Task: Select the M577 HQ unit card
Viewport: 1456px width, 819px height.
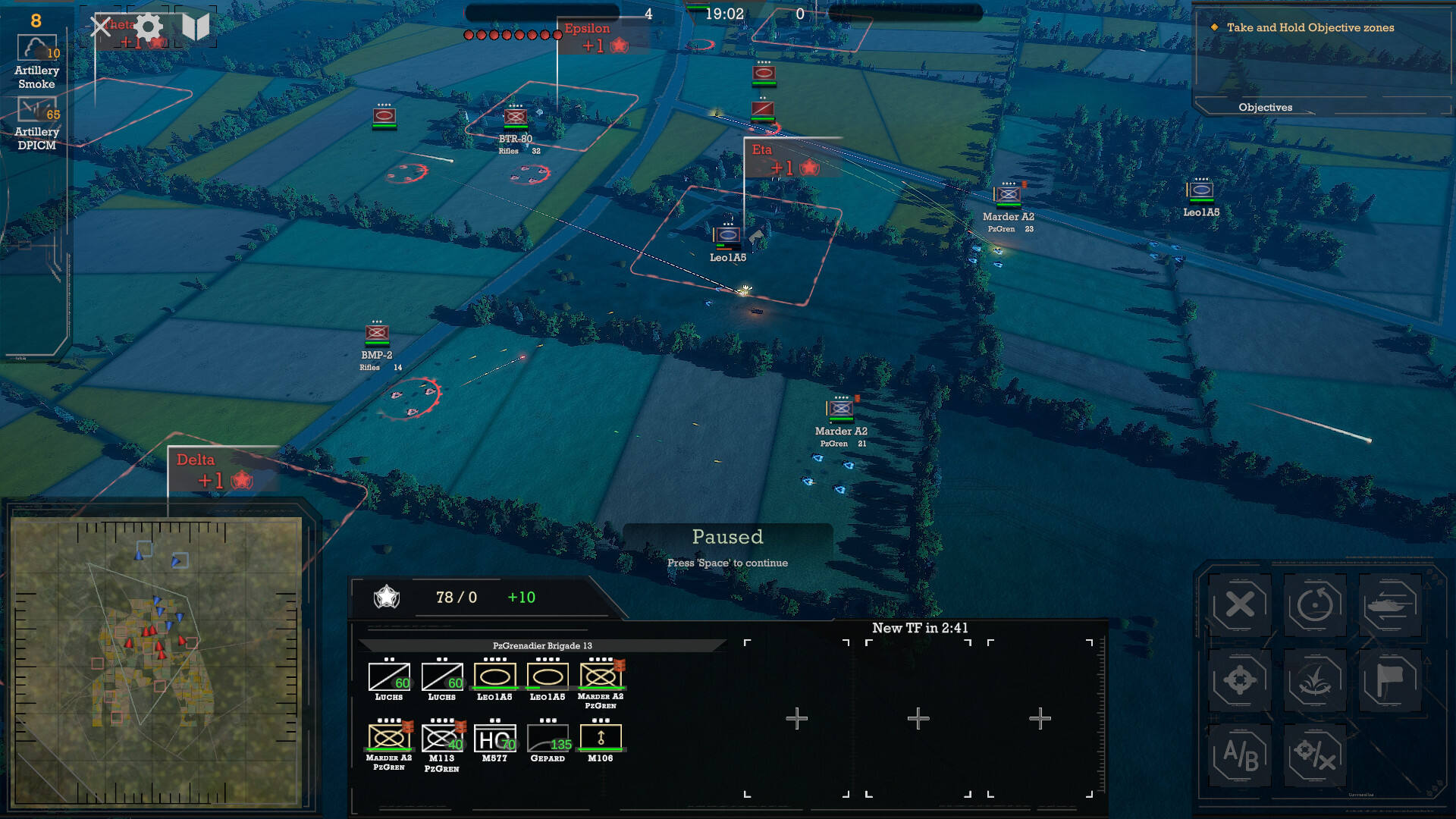Action: point(494,739)
